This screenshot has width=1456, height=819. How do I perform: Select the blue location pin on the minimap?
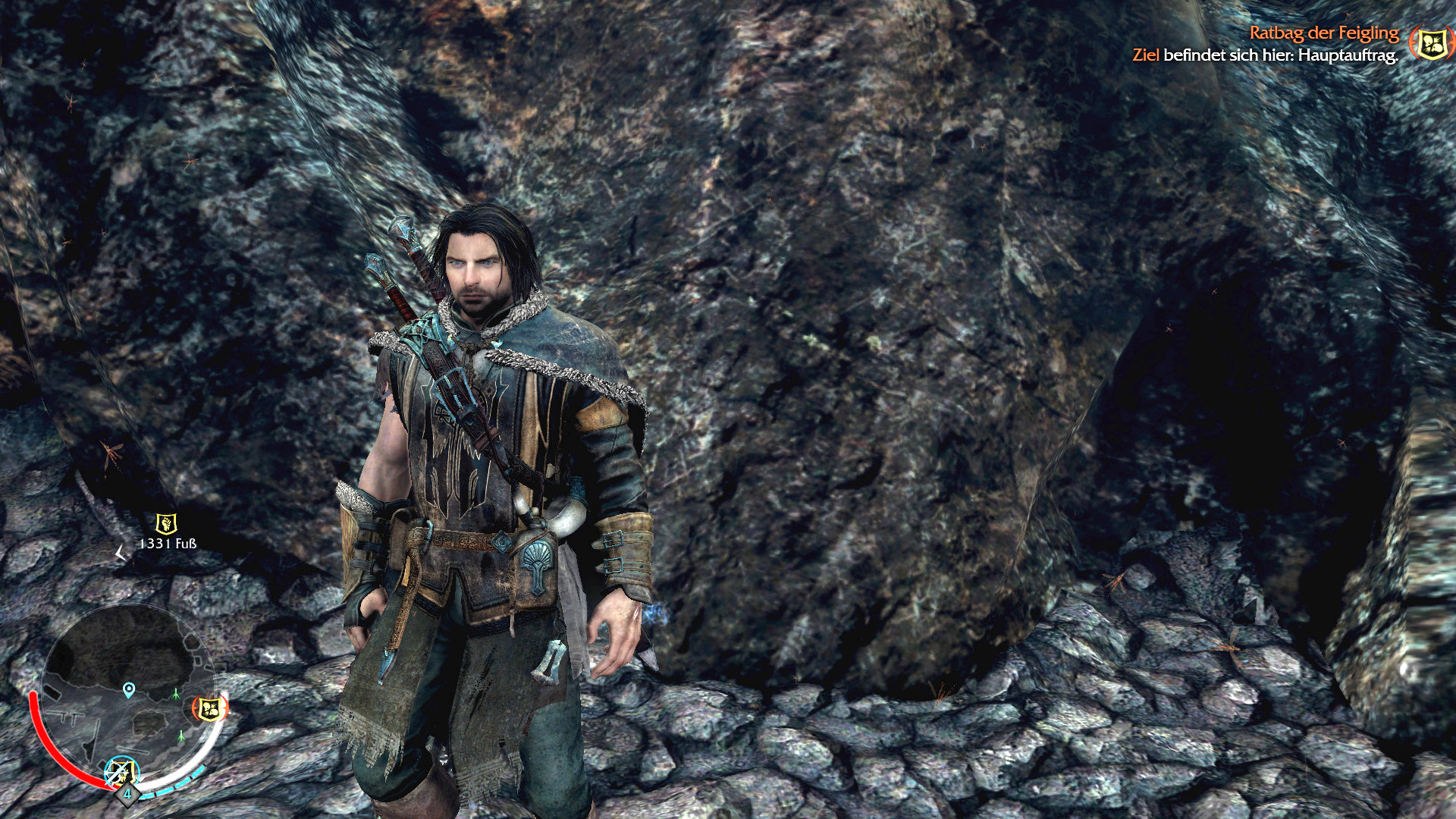coord(129,689)
